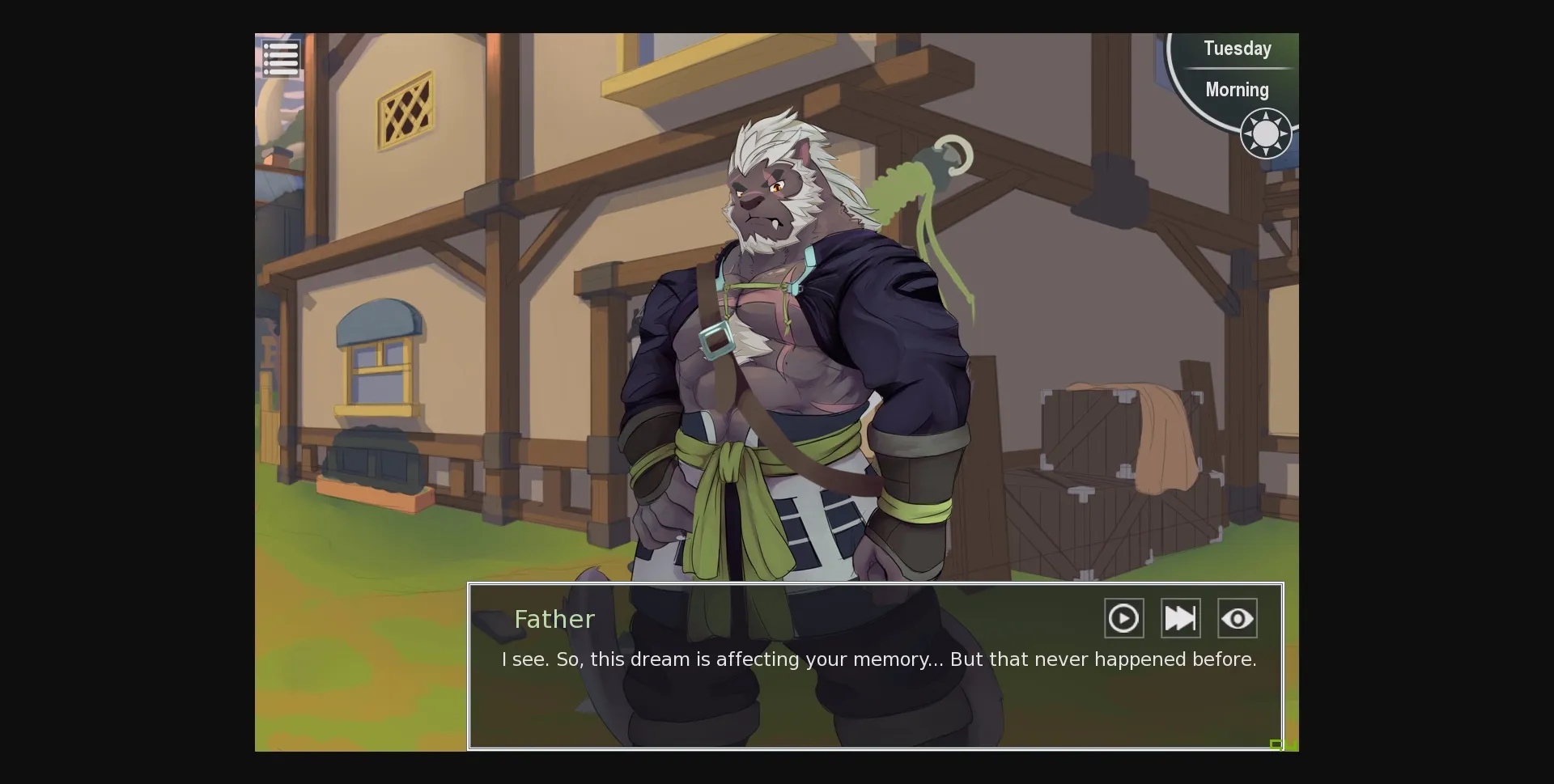Click the Father name tab on dialogue box
Viewport: 1554px width, 784px height.
click(554, 619)
